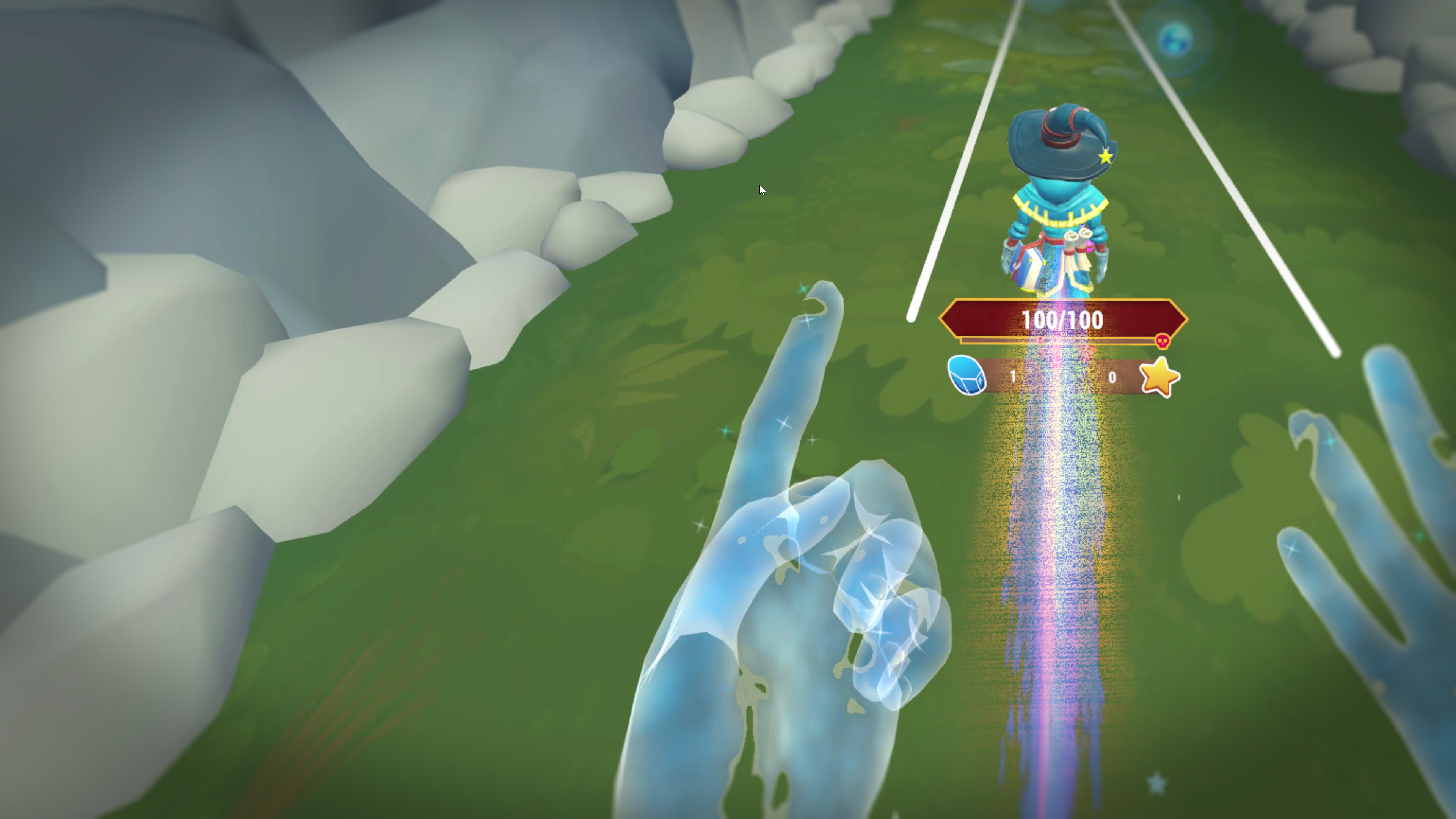
Task: Select the wizard character
Action: [1062, 204]
